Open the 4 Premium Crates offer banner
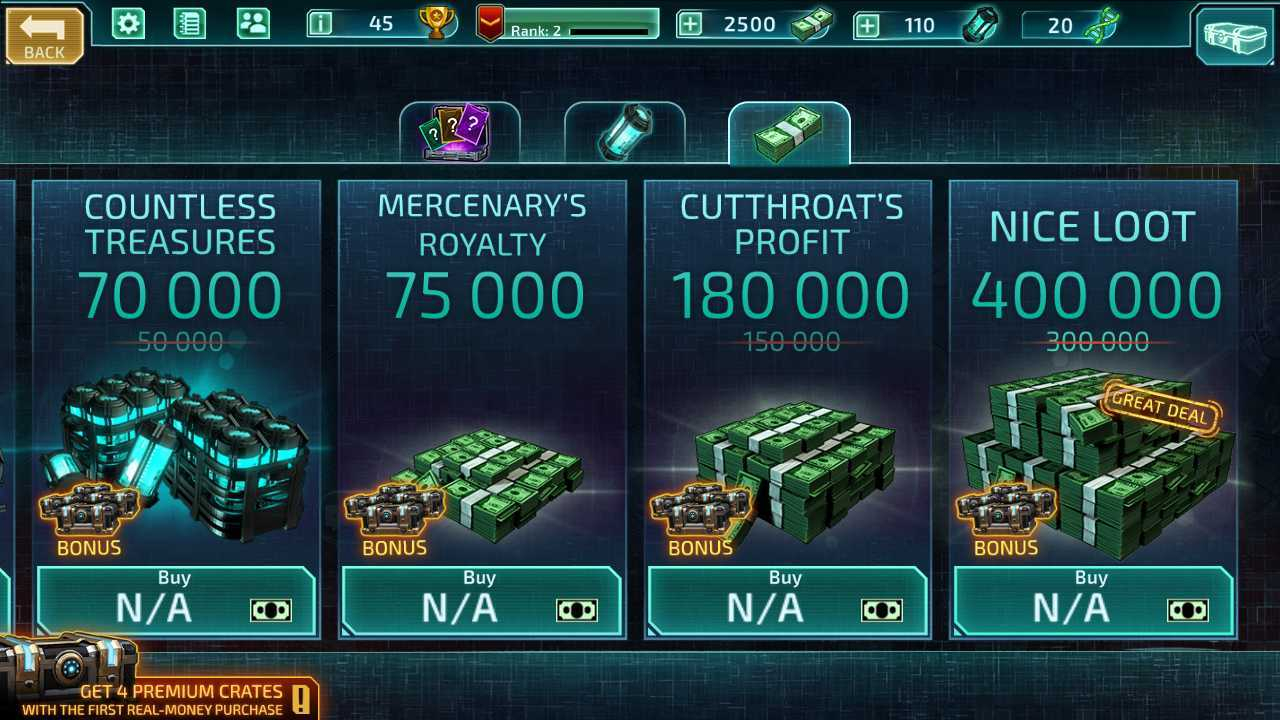Image resolution: width=1280 pixels, height=720 pixels. click(160, 690)
